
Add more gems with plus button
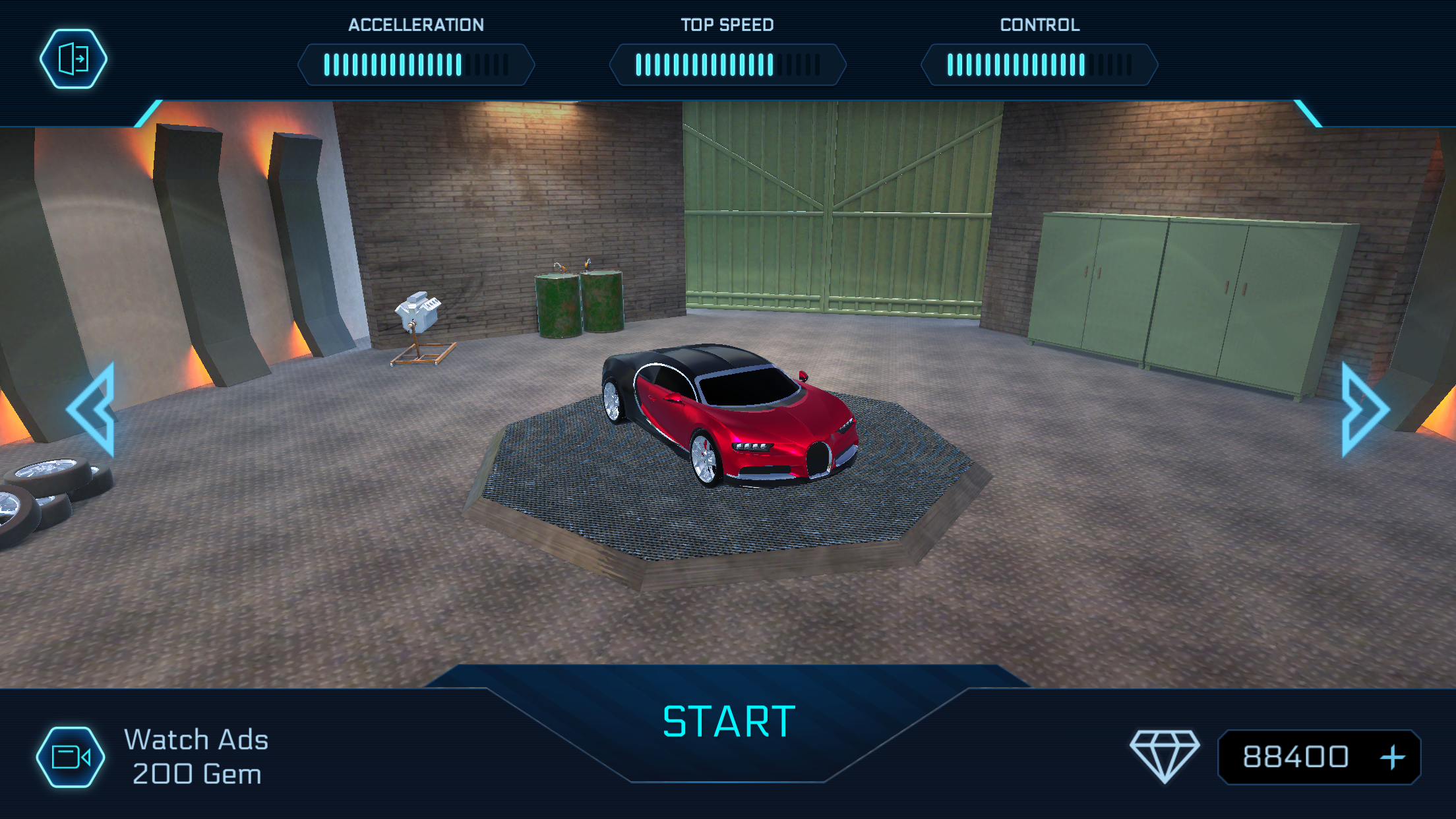click(1392, 757)
